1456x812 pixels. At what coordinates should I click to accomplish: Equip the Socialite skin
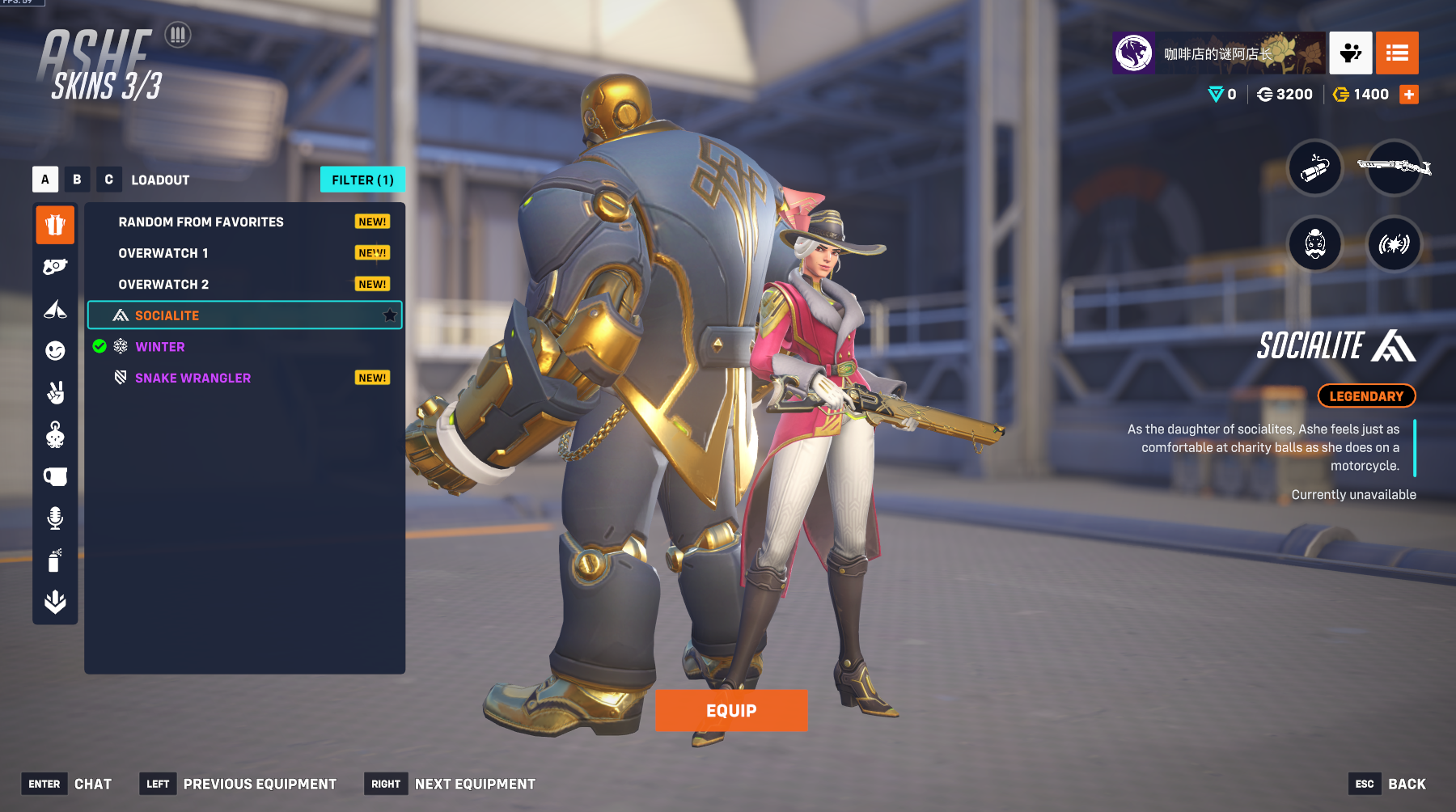click(731, 711)
